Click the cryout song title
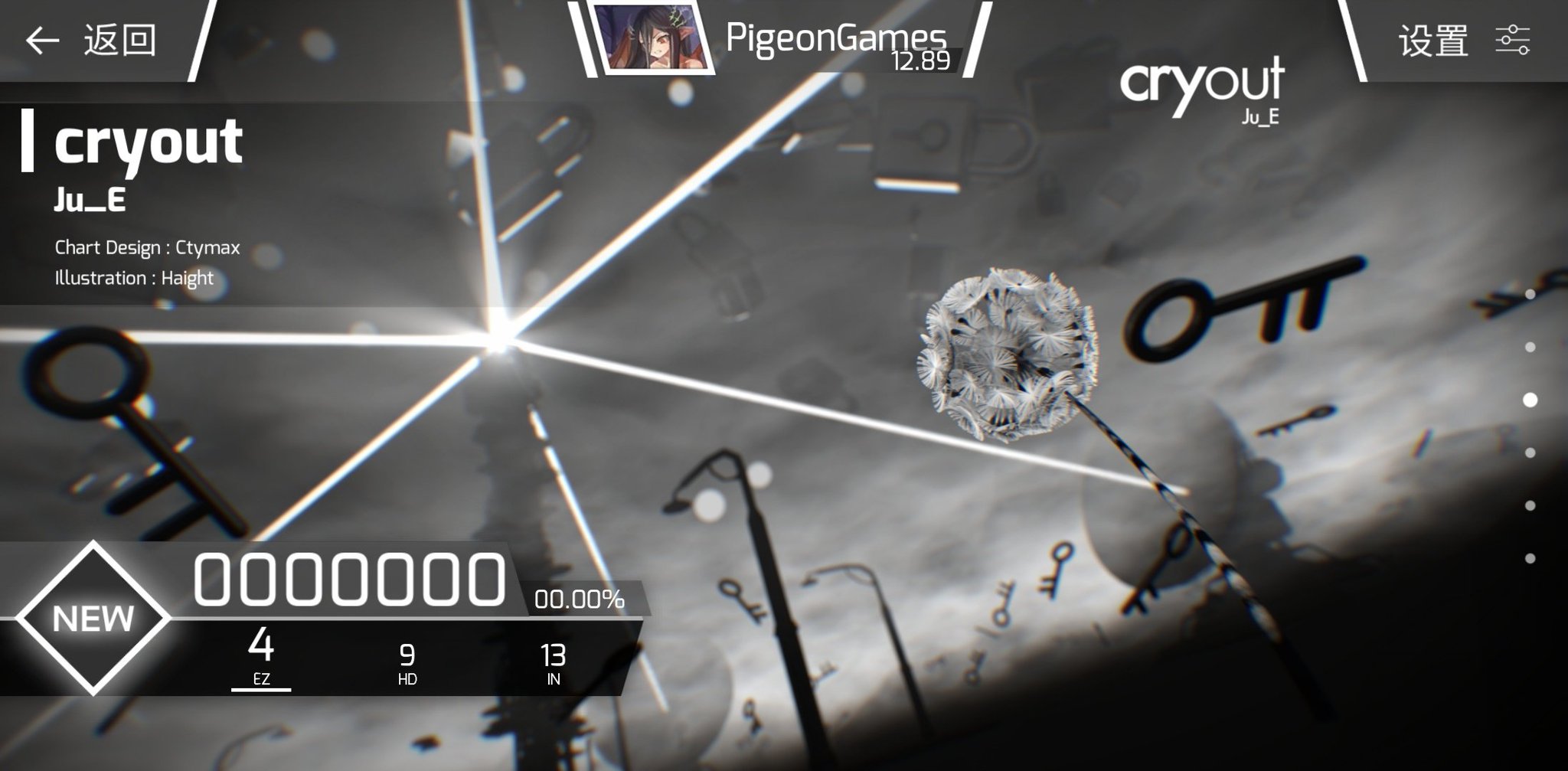Screen dimensions: 1568x771 149,142
